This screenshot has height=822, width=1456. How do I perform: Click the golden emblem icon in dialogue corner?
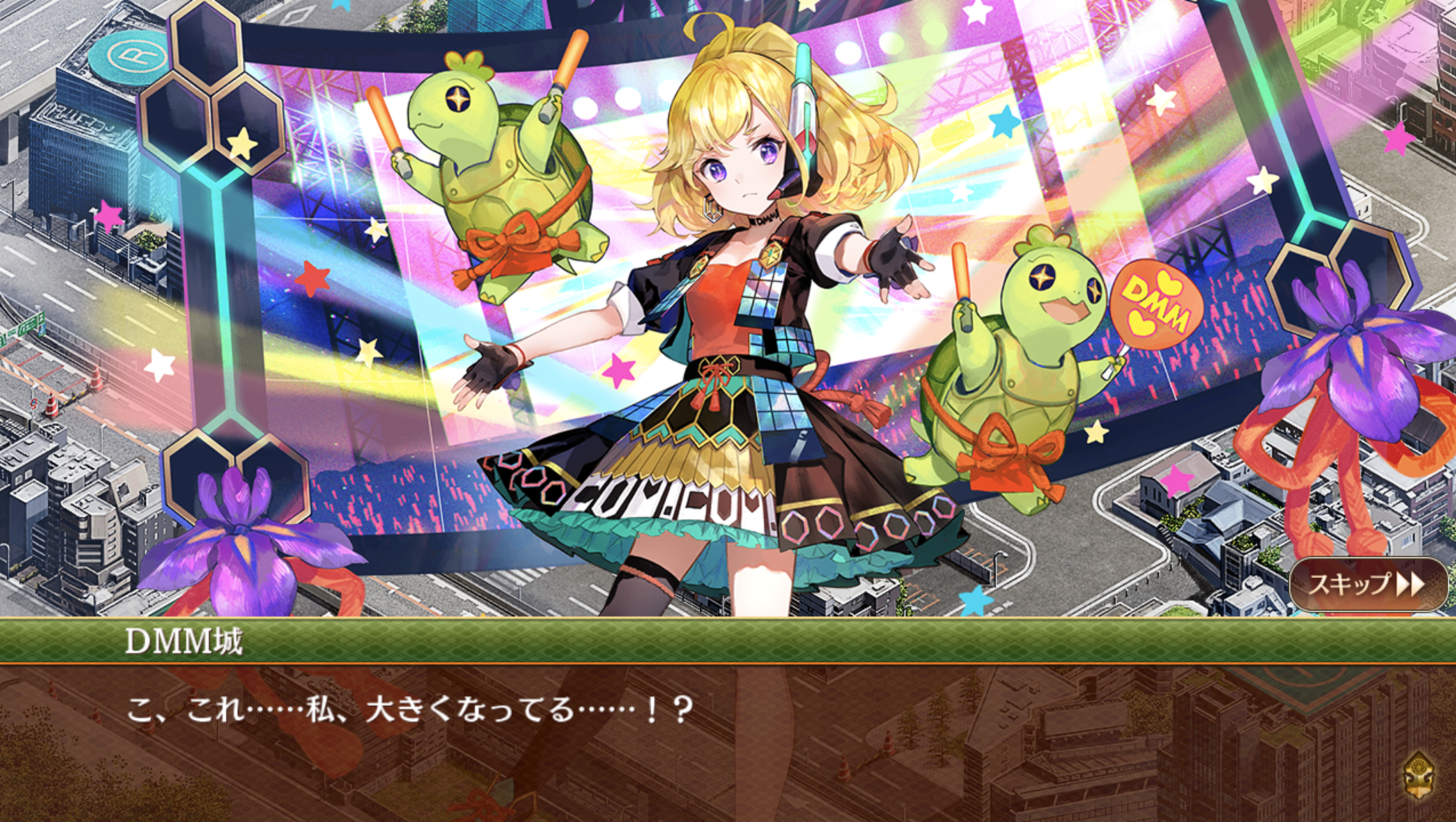[1419, 776]
